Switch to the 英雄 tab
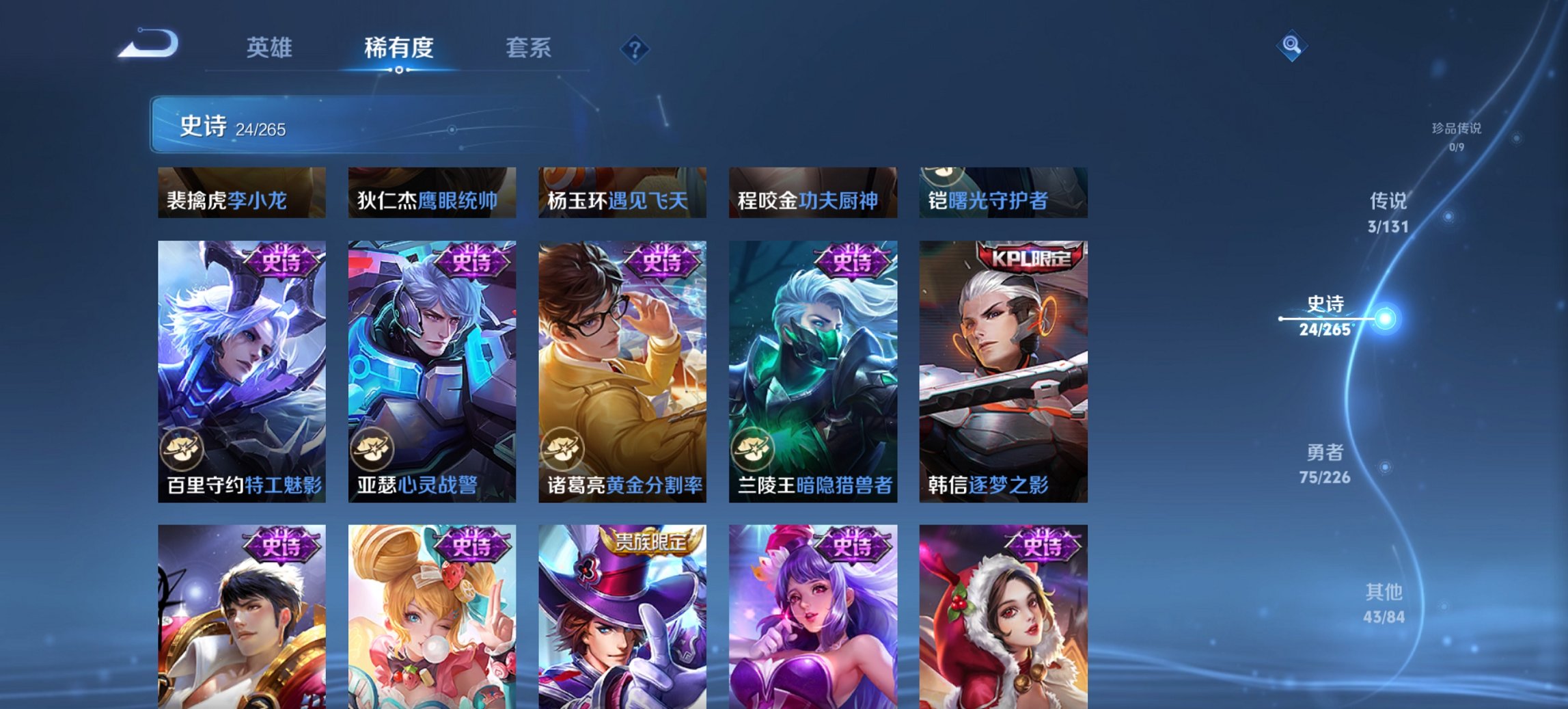The height and width of the screenshot is (709, 1568). 271,48
